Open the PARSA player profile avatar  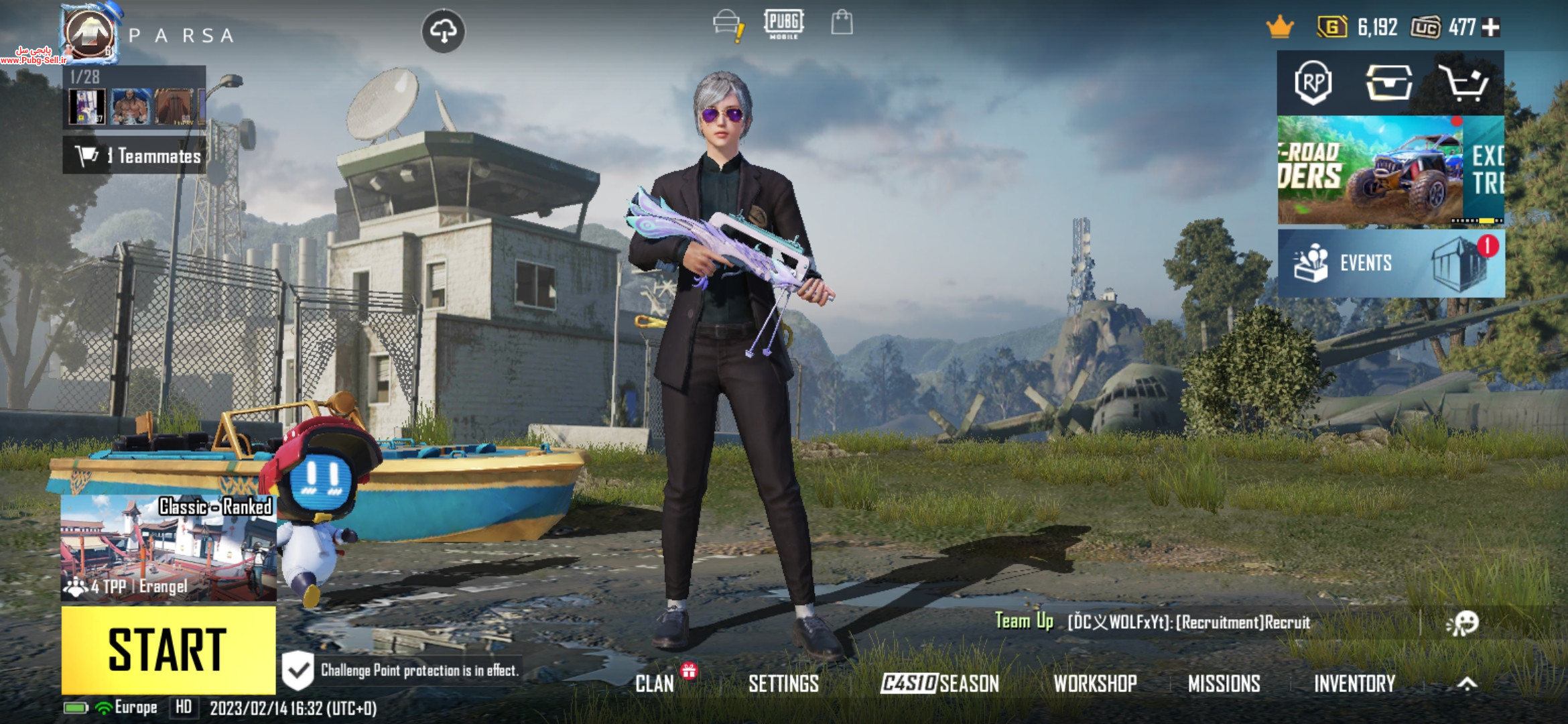[90, 34]
